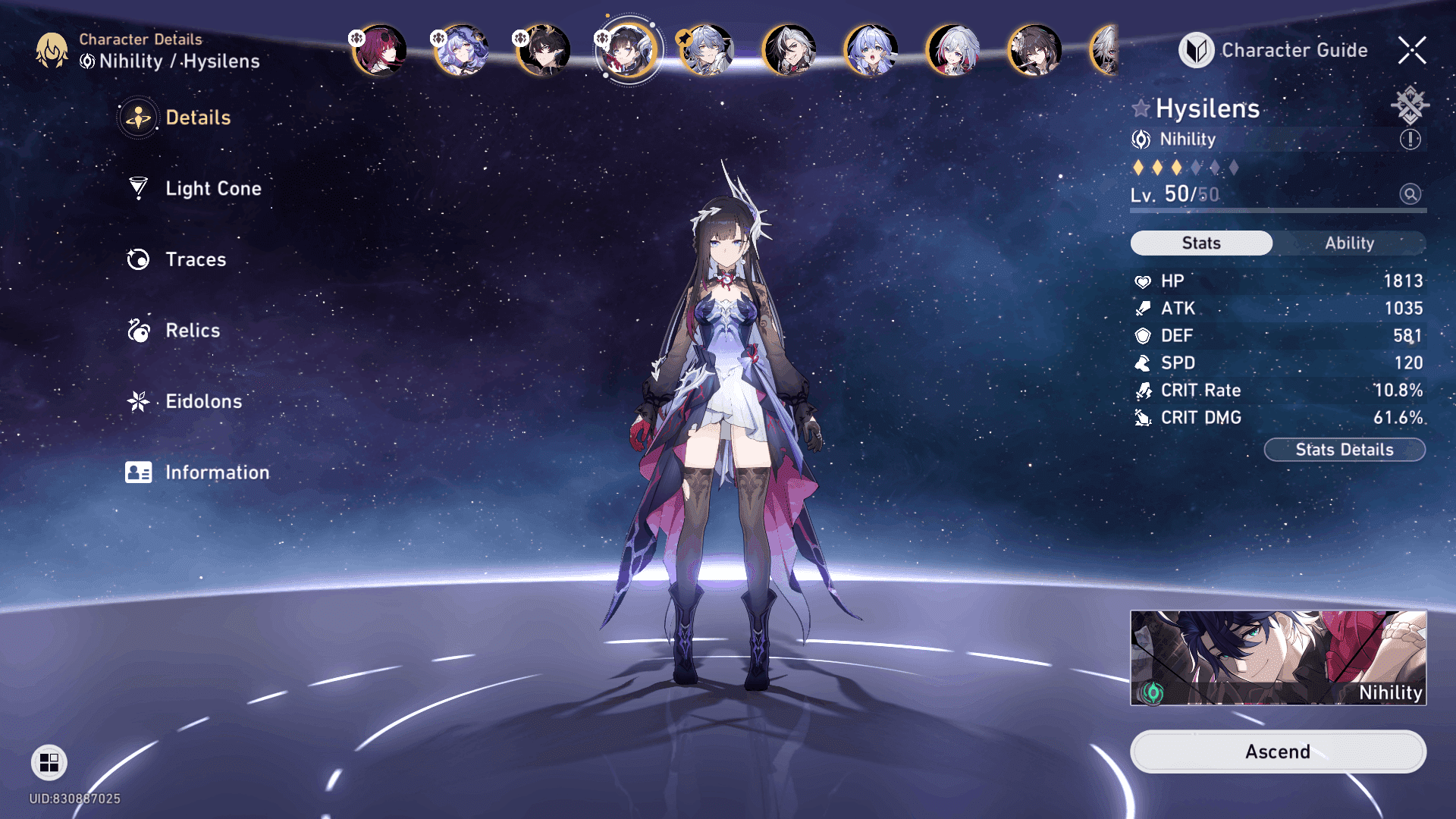Toggle the favorite star beside Hysilens
The image size is (1456, 819).
point(1141,108)
